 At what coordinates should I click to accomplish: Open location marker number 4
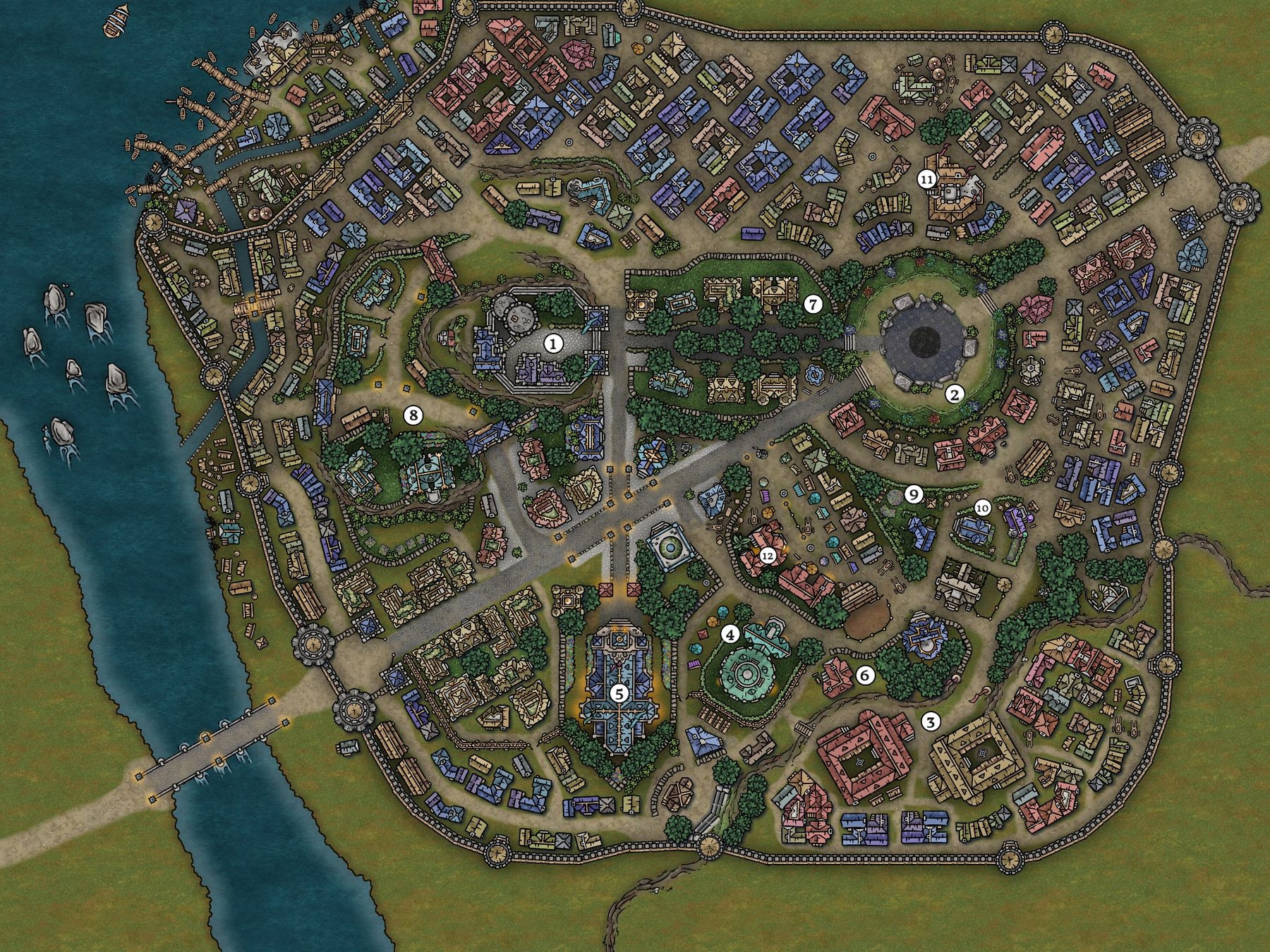pos(730,635)
